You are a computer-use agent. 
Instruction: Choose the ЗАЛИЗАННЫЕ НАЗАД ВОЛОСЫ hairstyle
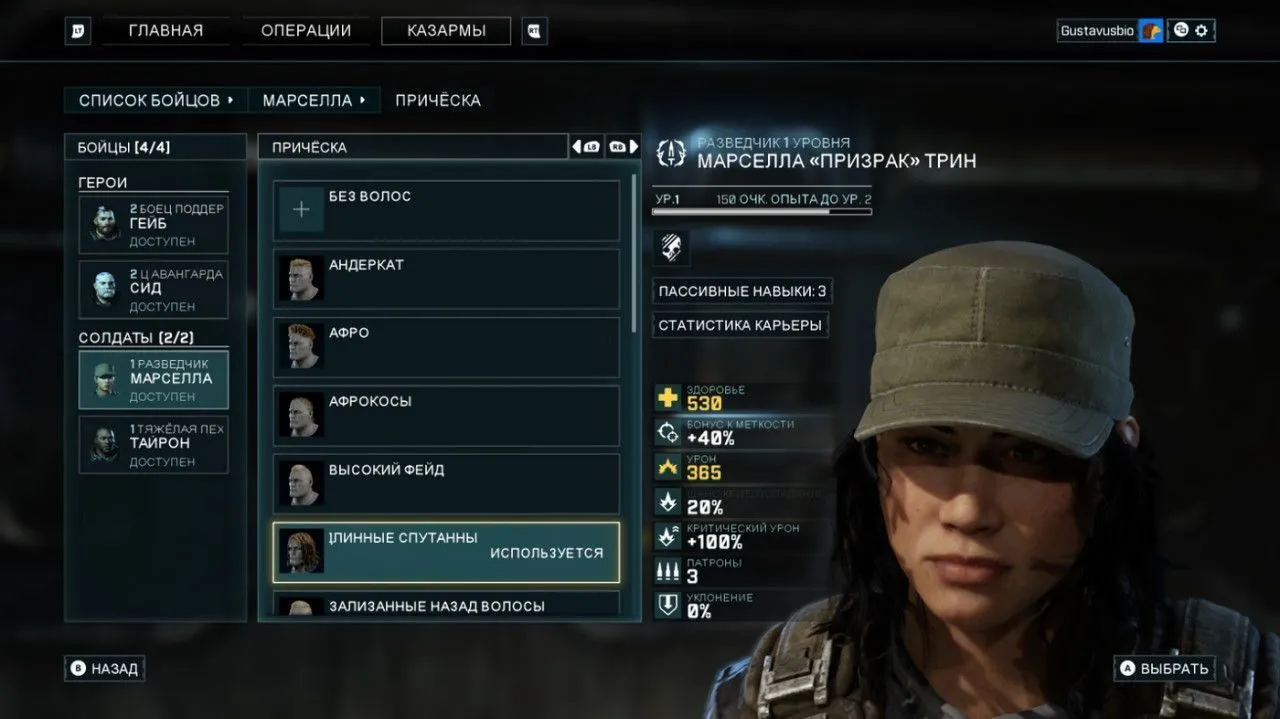[x=446, y=605]
